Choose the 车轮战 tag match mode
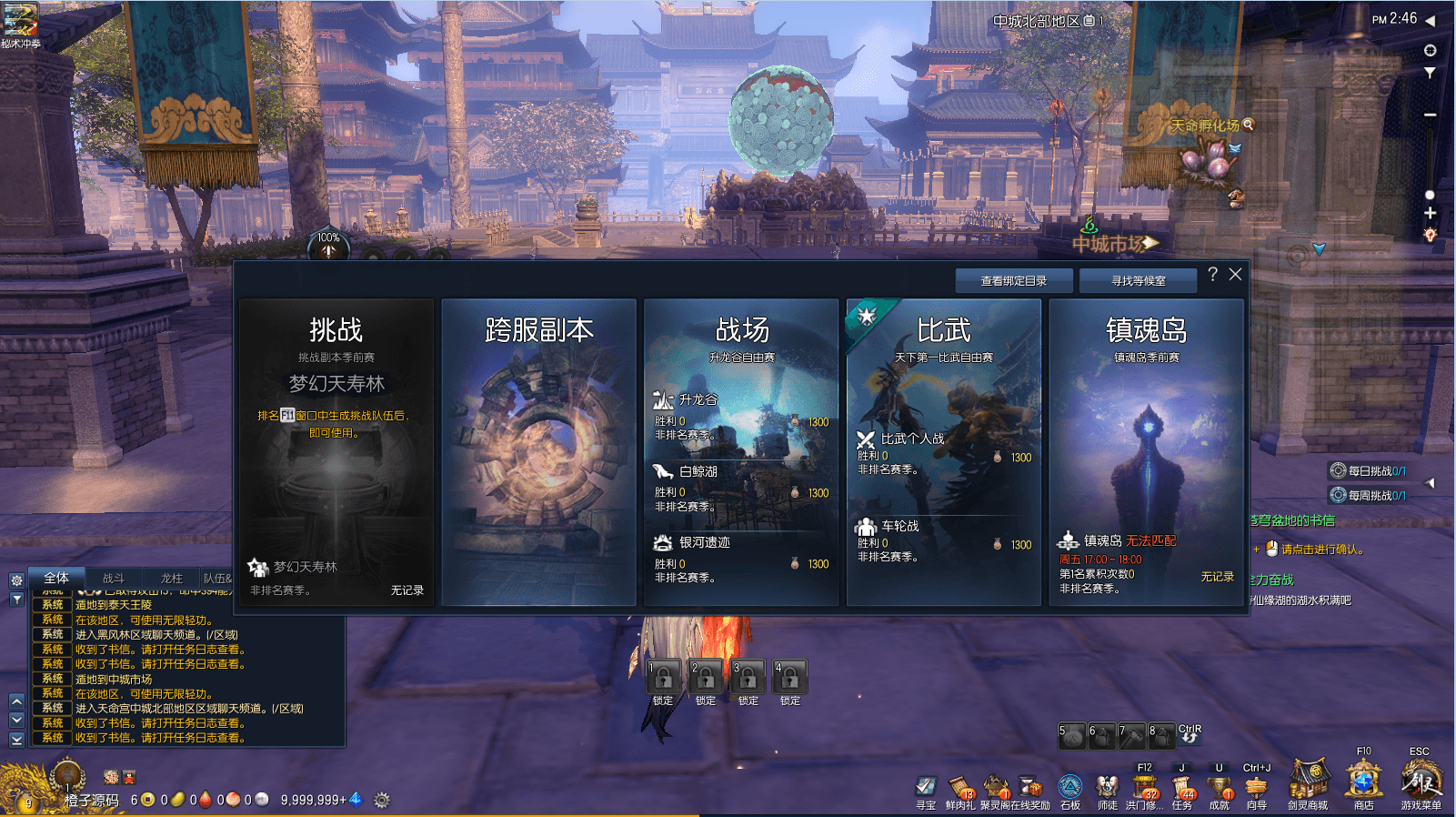Screen dimensions: 1456x817 pos(943,540)
